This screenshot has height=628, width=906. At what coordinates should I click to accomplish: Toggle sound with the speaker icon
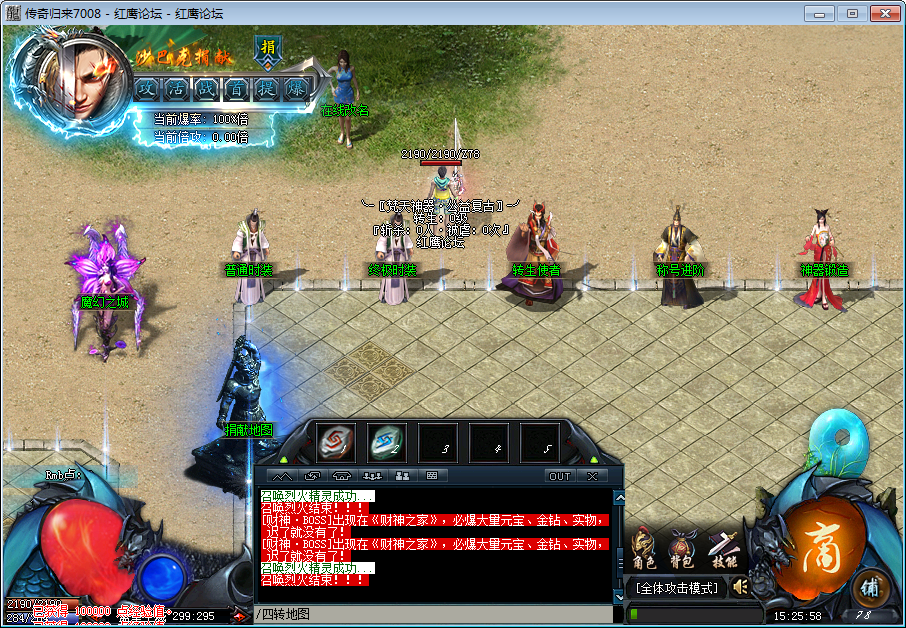tap(740, 587)
